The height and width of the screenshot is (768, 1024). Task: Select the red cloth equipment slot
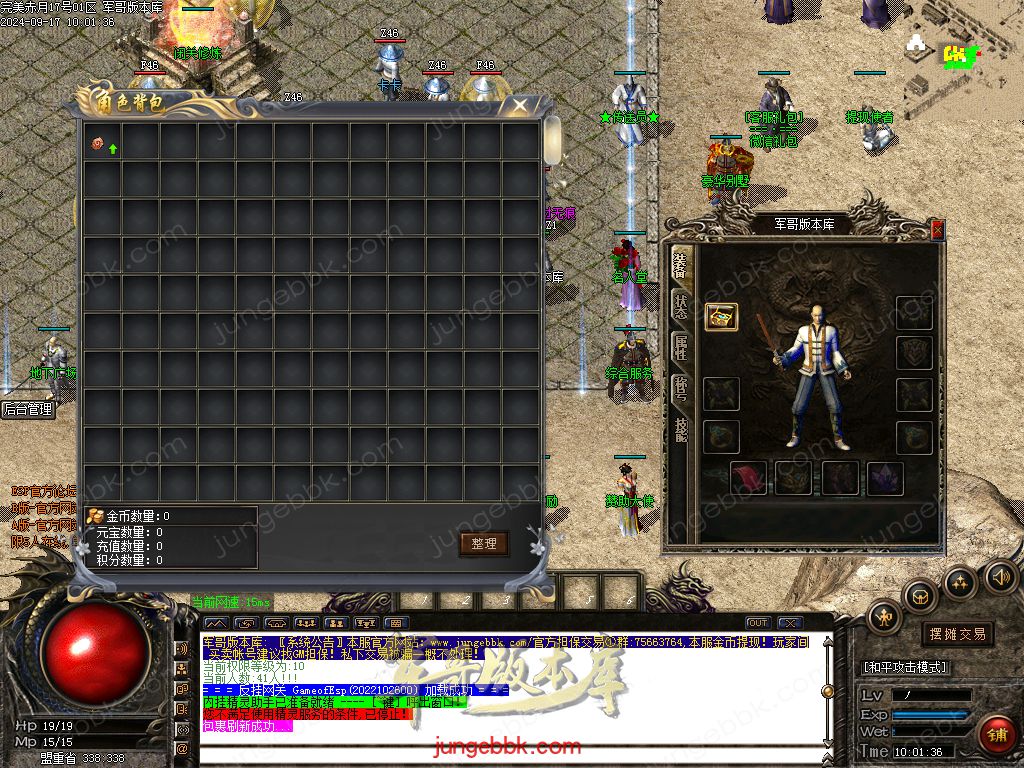point(749,477)
